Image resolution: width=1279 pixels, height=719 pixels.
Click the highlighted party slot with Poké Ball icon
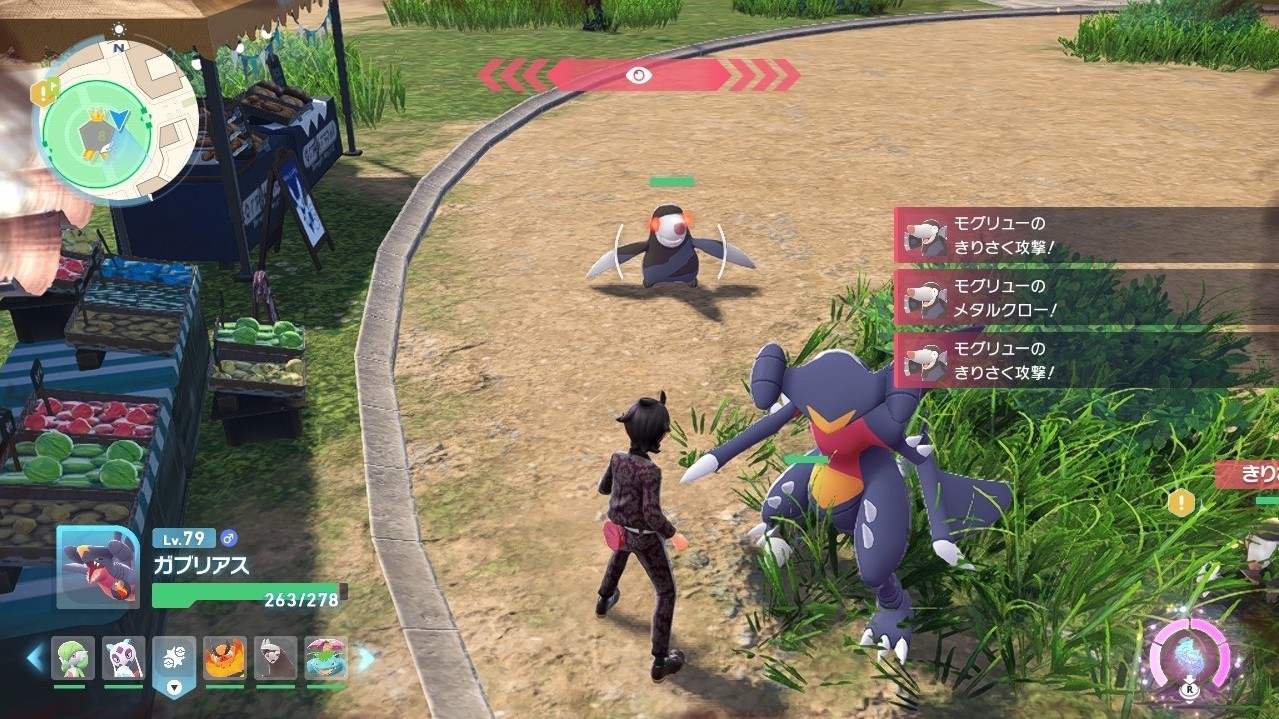[x=174, y=660]
